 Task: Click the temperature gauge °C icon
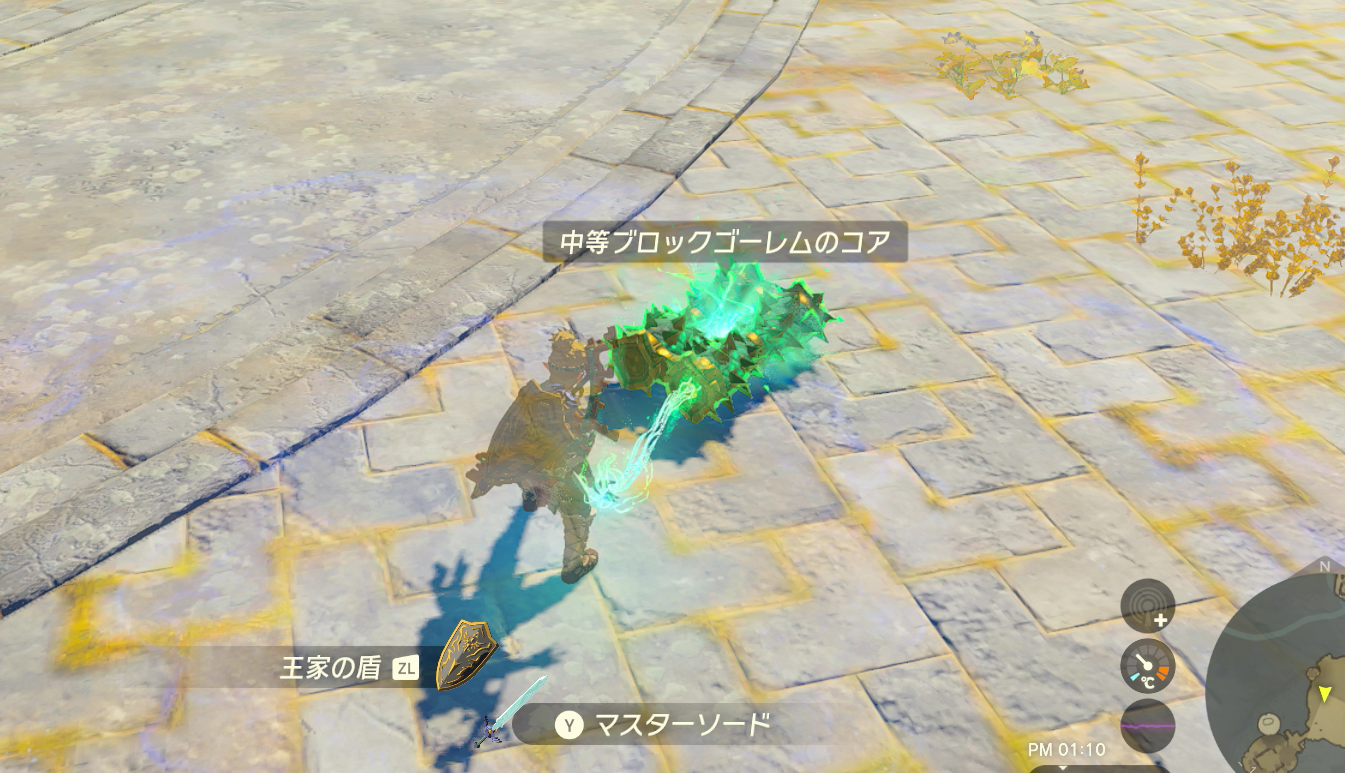click(x=1147, y=681)
